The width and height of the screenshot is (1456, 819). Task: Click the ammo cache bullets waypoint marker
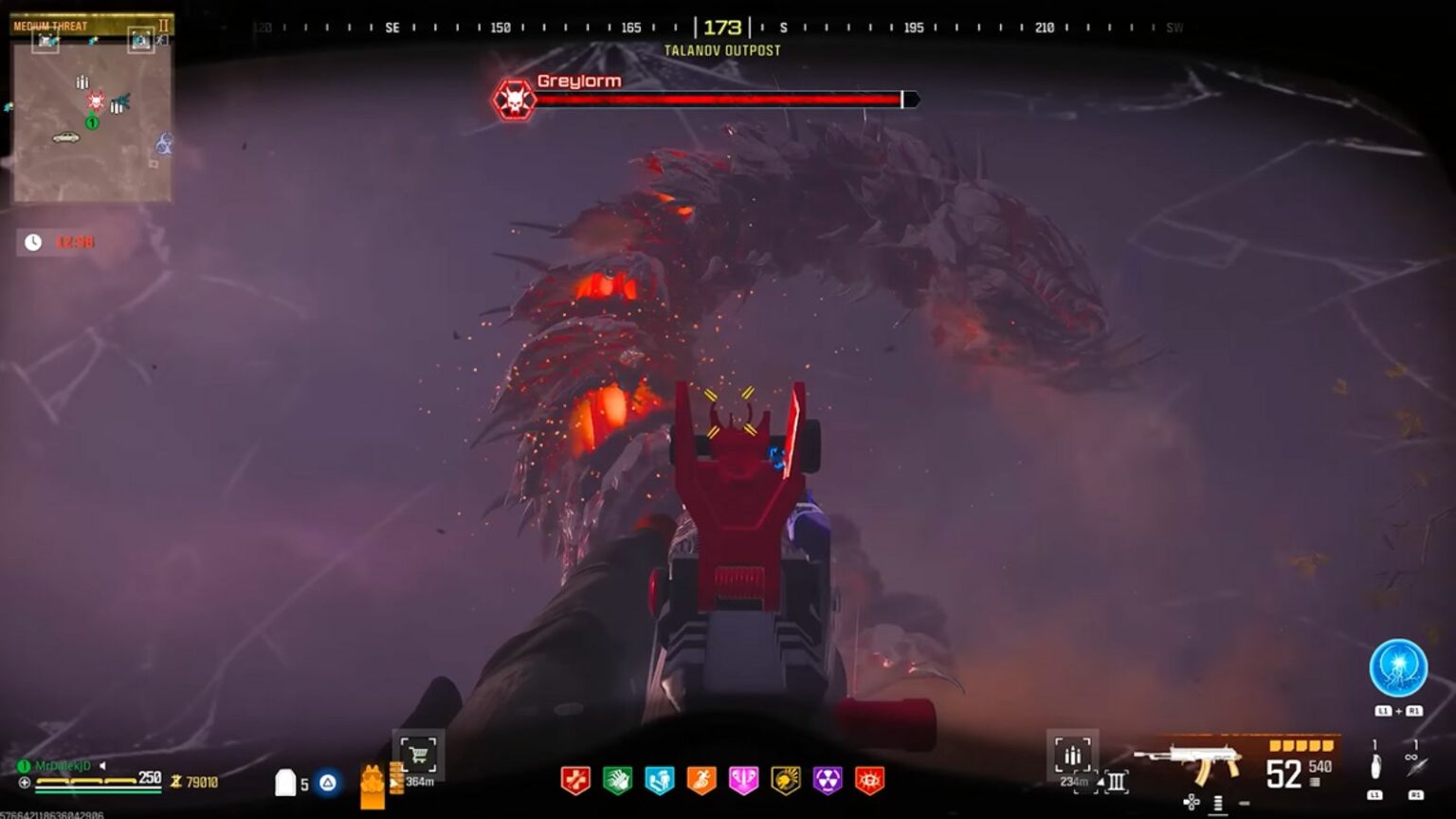(1072, 752)
